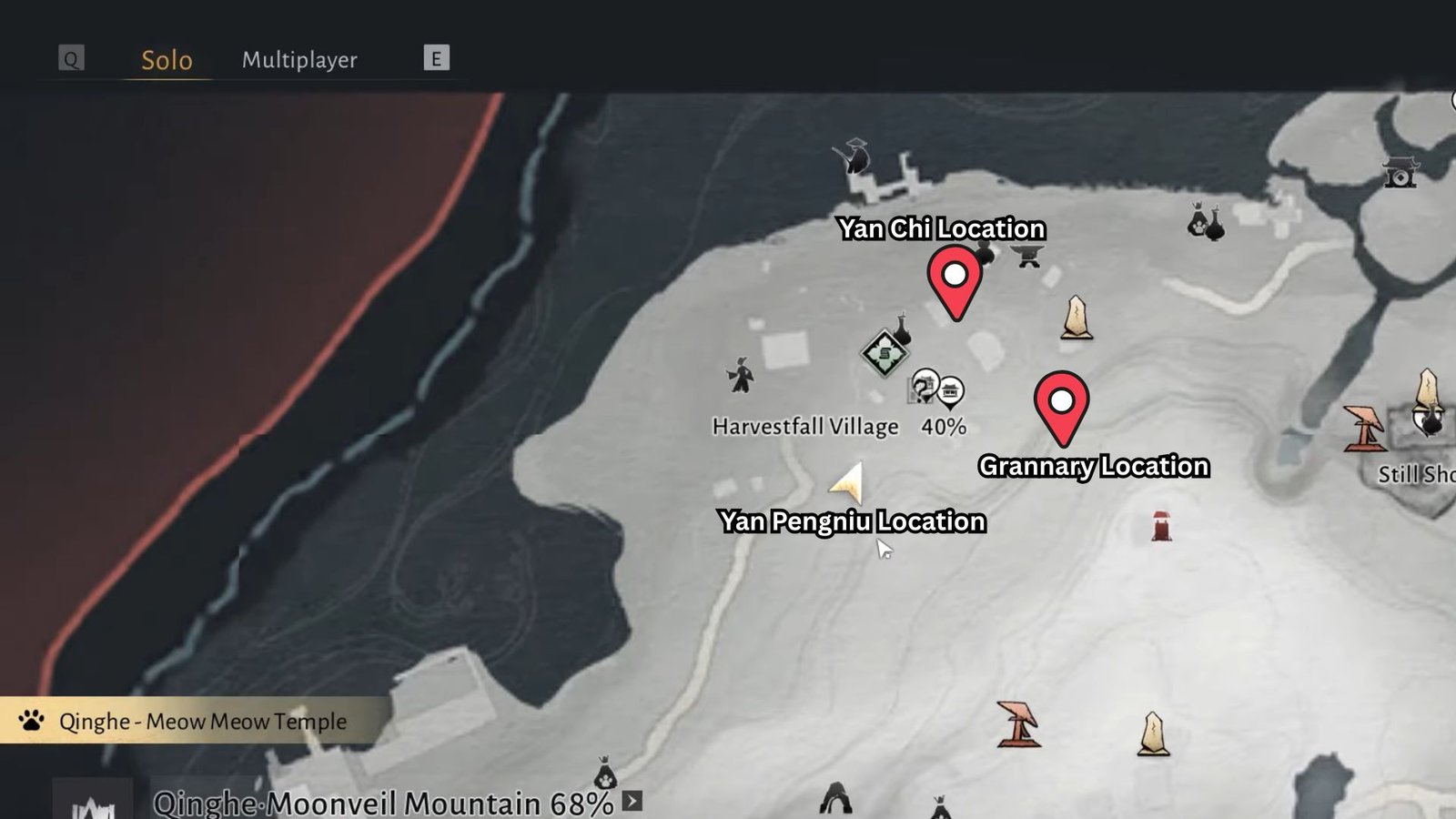Click the red shrine map marker

tap(1161, 526)
